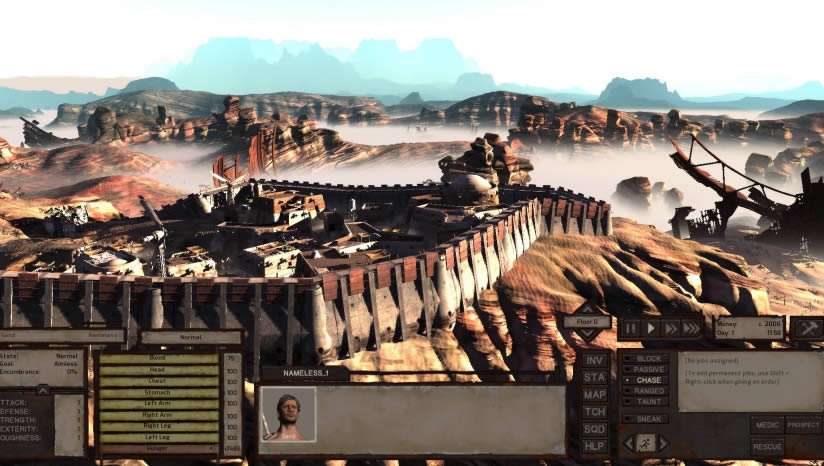The image size is (824, 466).
Task: Open the SQD squad panel
Action: [595, 428]
